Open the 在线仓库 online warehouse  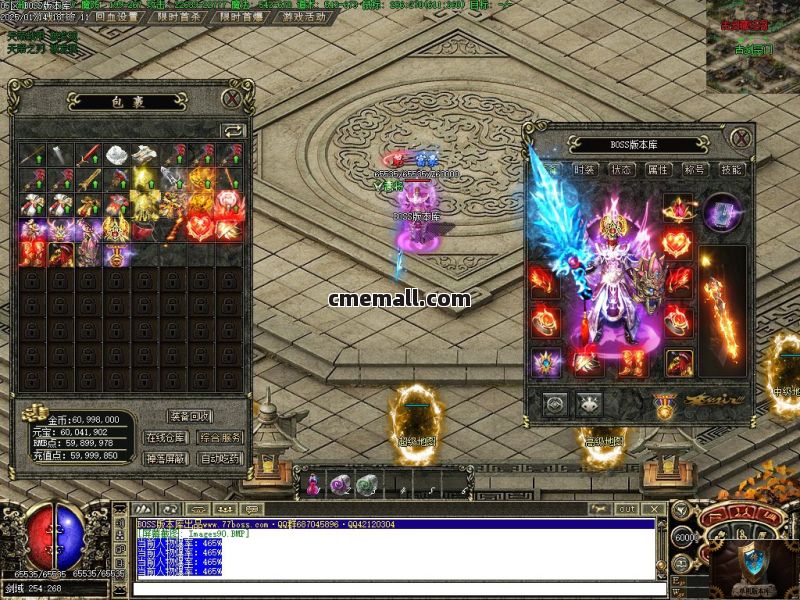pyautogui.click(x=166, y=437)
